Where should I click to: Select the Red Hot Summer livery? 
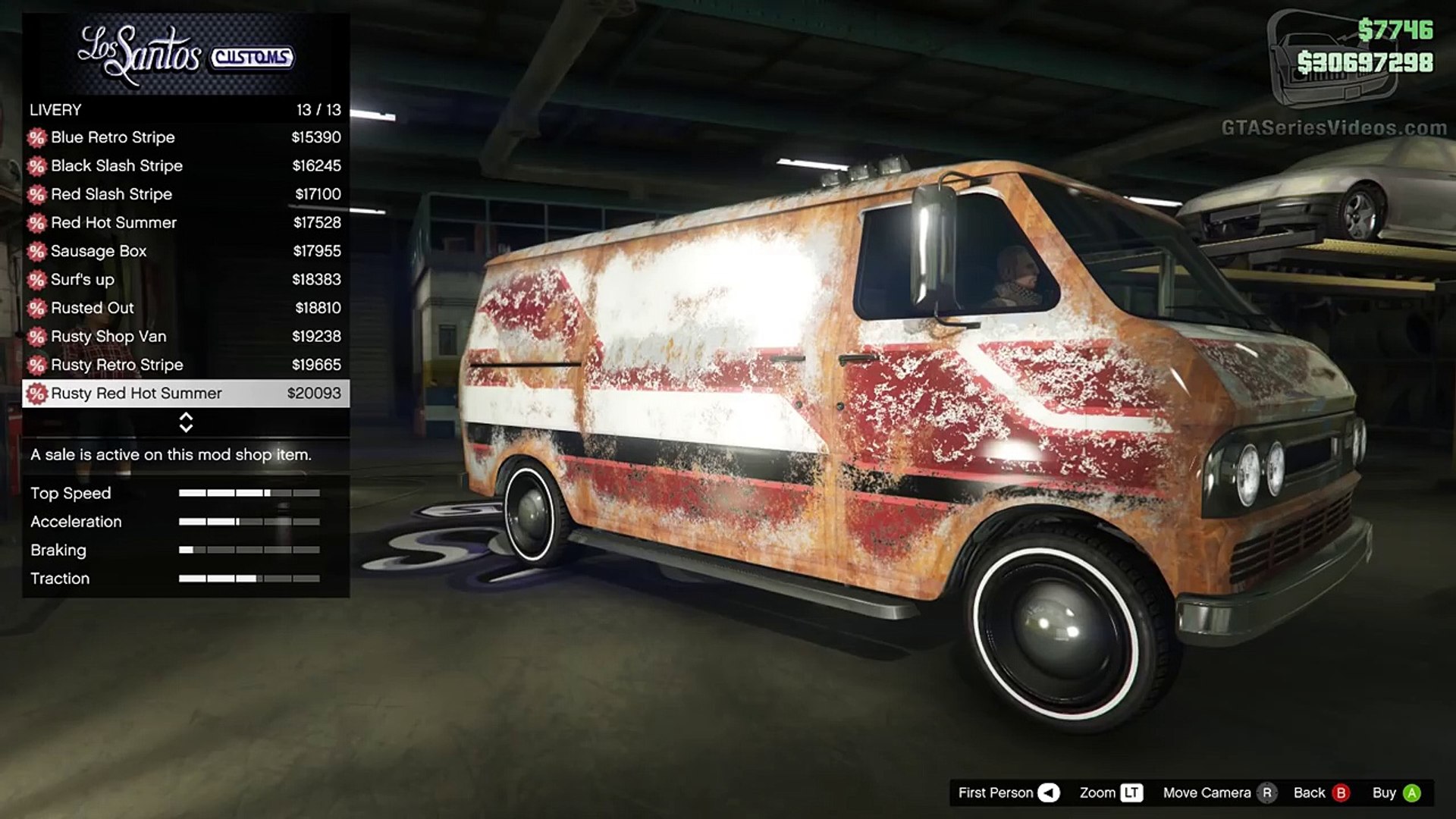click(186, 222)
